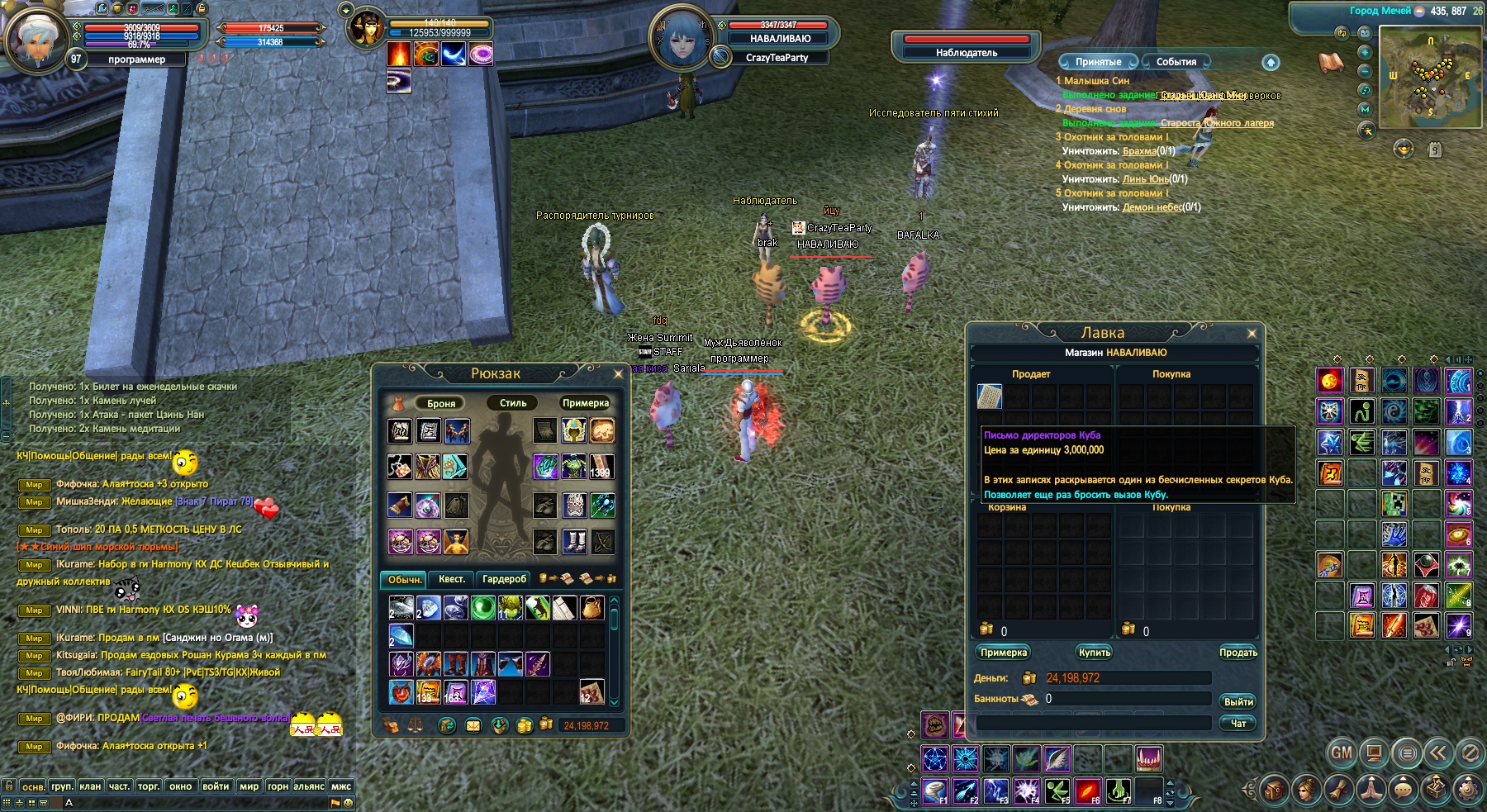Image resolution: width=1487 pixels, height=812 pixels.
Task: Click the minimap of Город Мечей
Action: point(1430,77)
